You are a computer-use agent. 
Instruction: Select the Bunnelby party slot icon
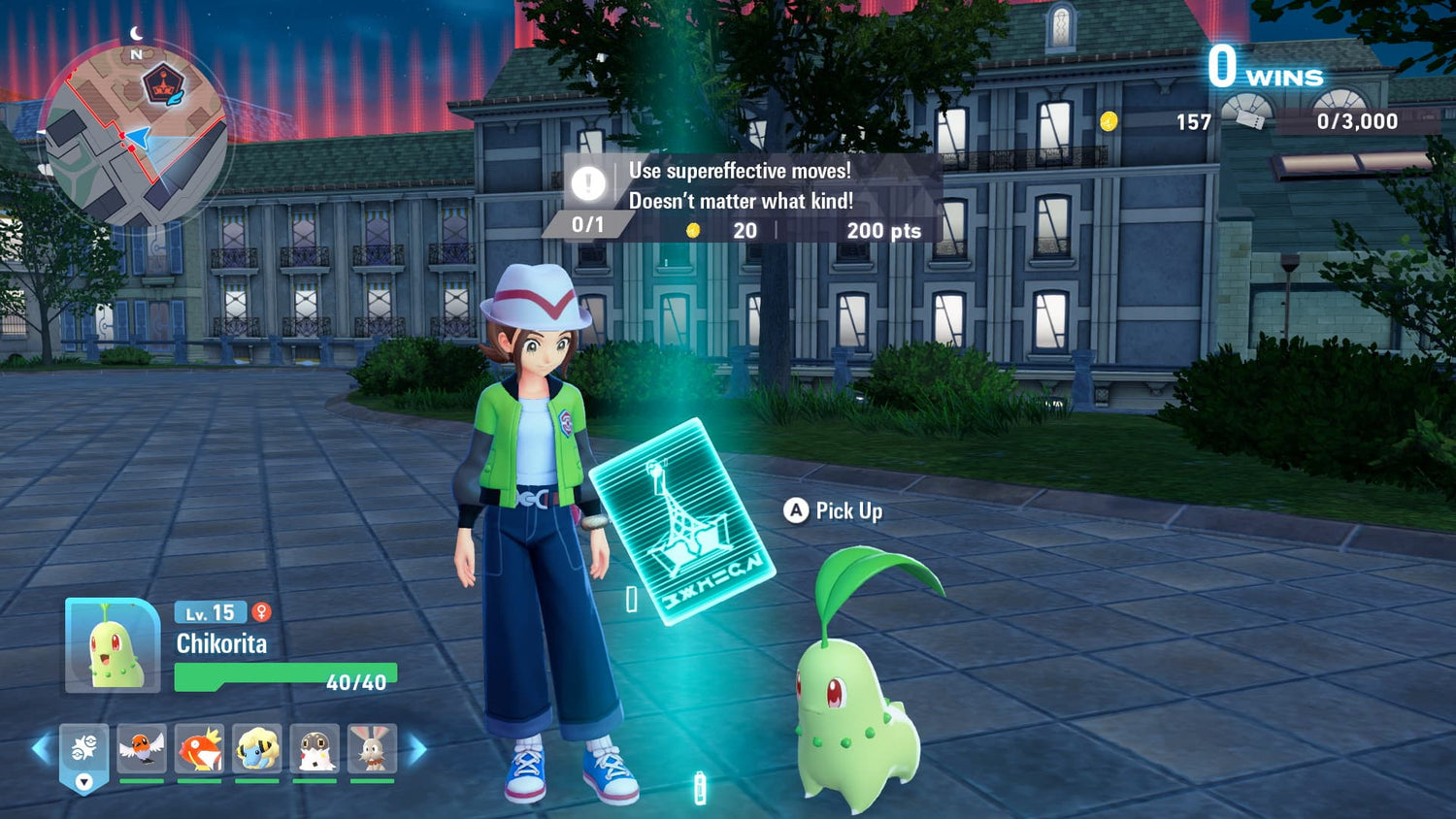(373, 747)
